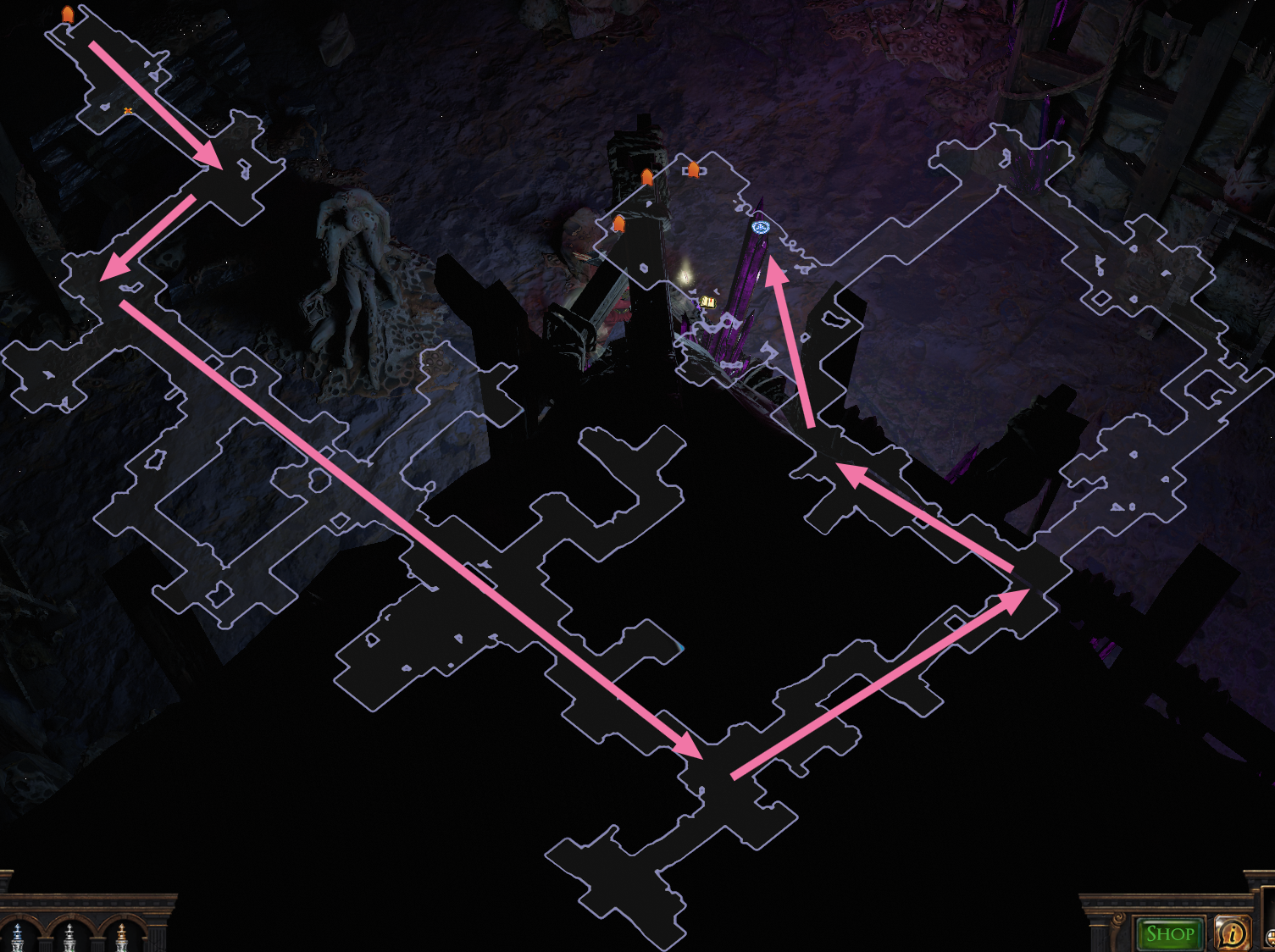Open the green Shop button

tap(1170, 933)
